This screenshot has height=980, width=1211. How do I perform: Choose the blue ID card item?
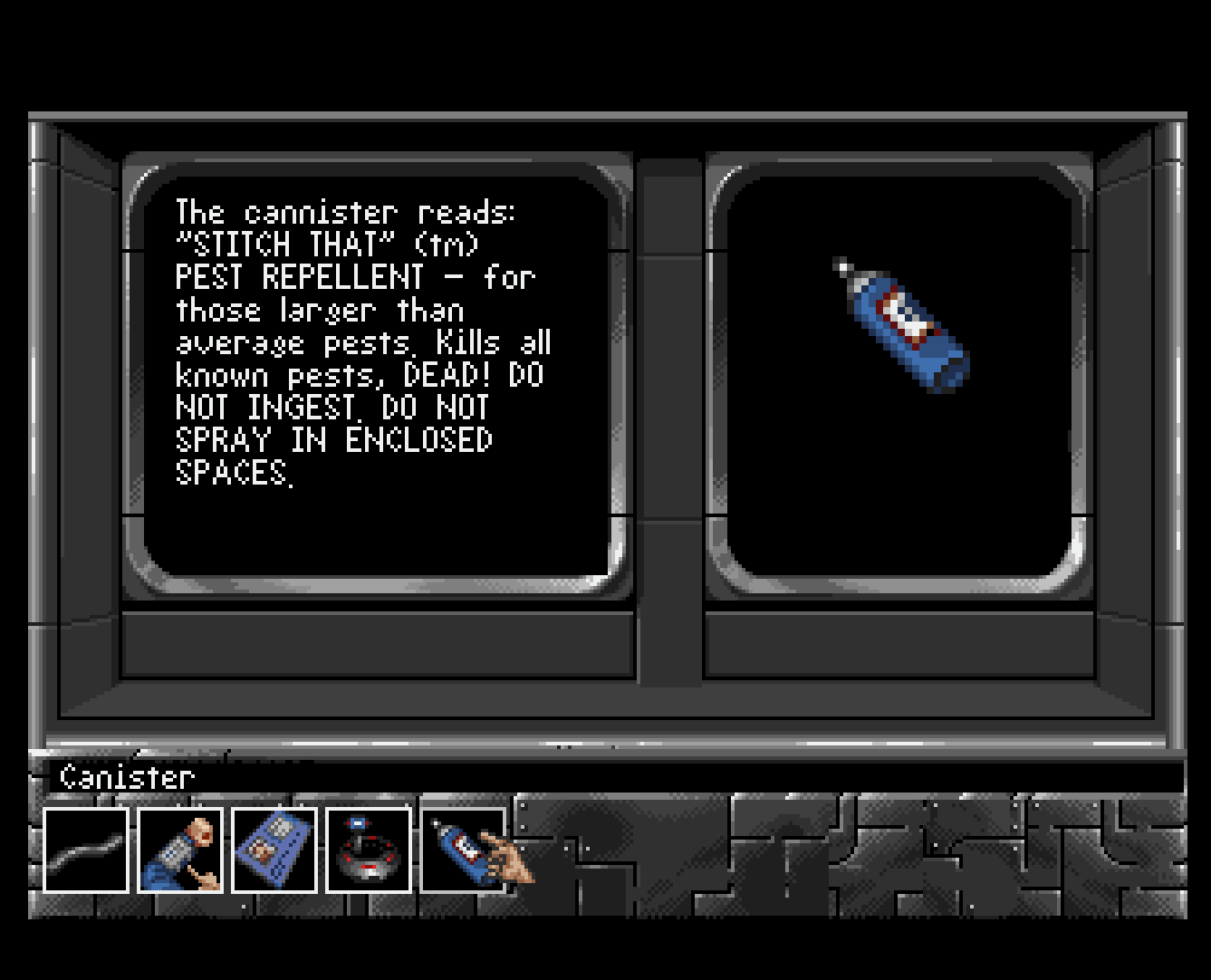tap(274, 850)
